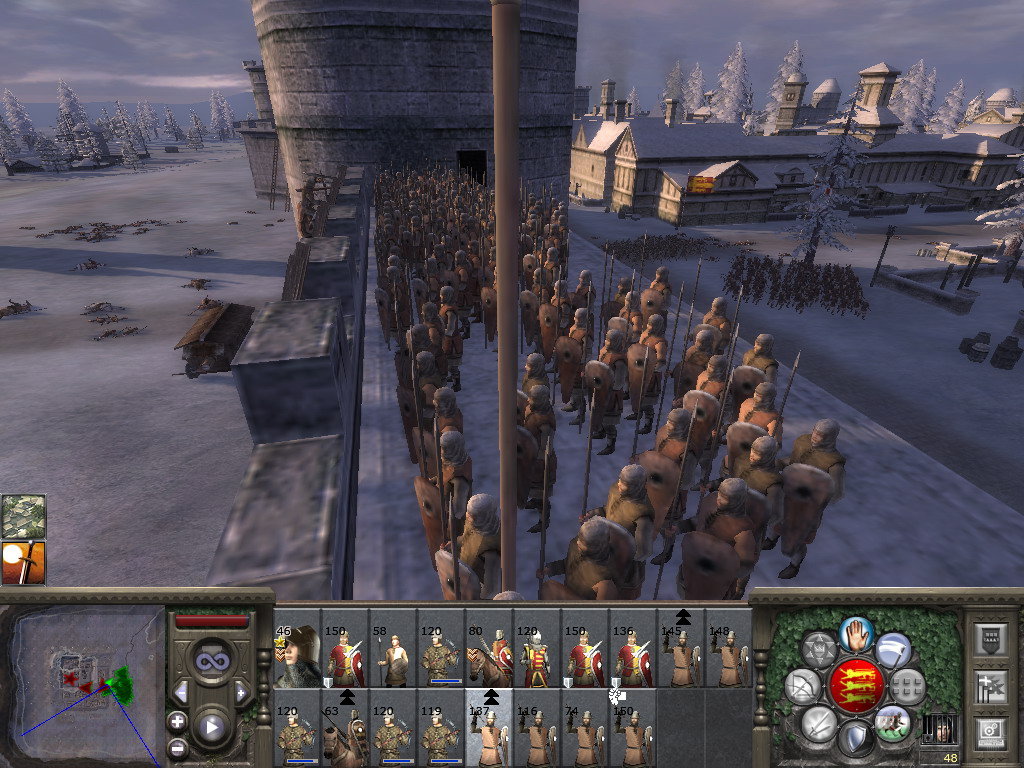Select the unit card with 148 men
Image resolution: width=1024 pixels, height=768 pixels.
pyautogui.click(x=728, y=657)
